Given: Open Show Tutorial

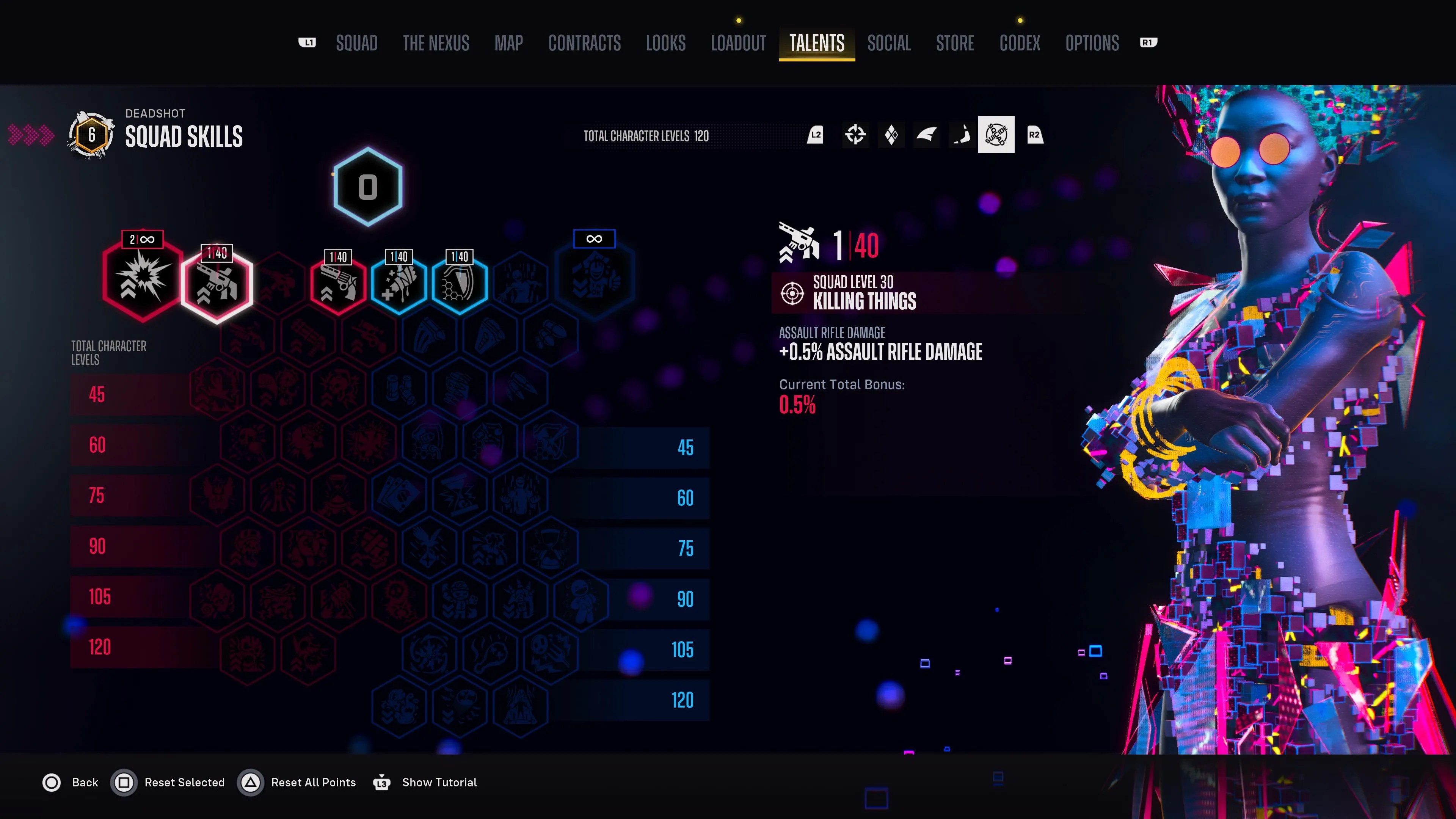Looking at the screenshot, I should coord(439,782).
